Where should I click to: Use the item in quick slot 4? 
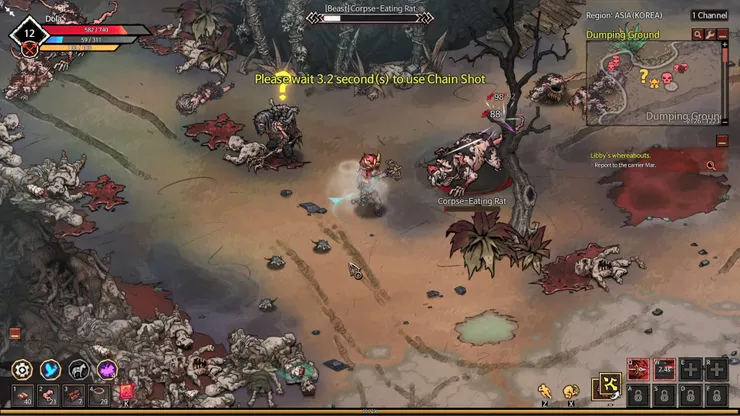pos(100,395)
